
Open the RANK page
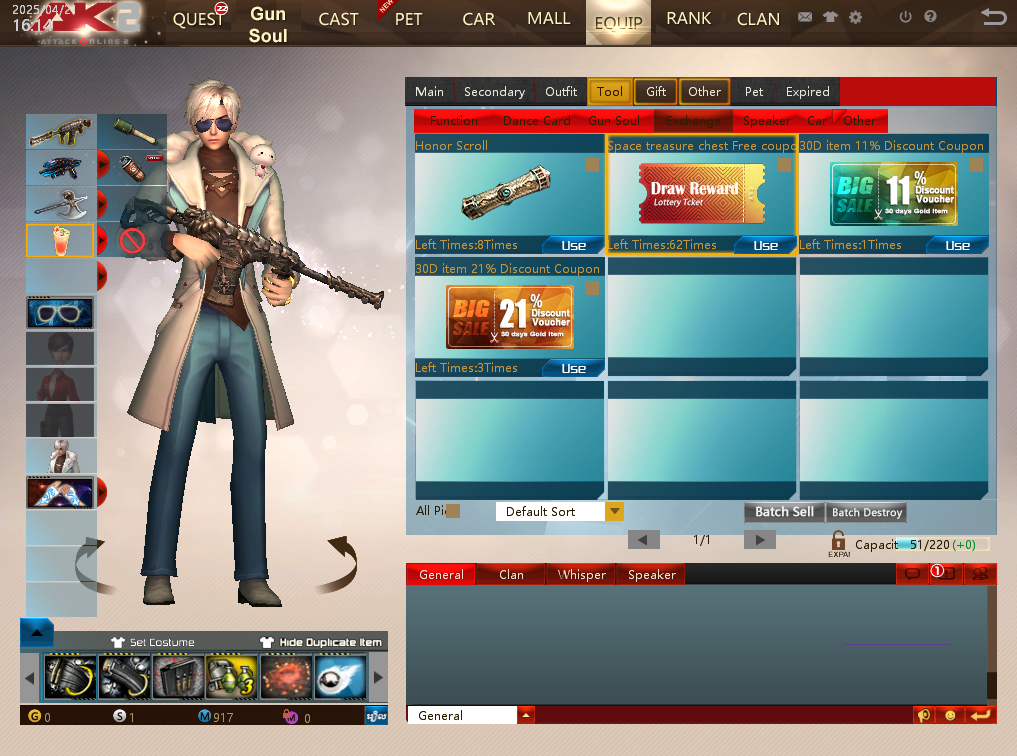(688, 19)
